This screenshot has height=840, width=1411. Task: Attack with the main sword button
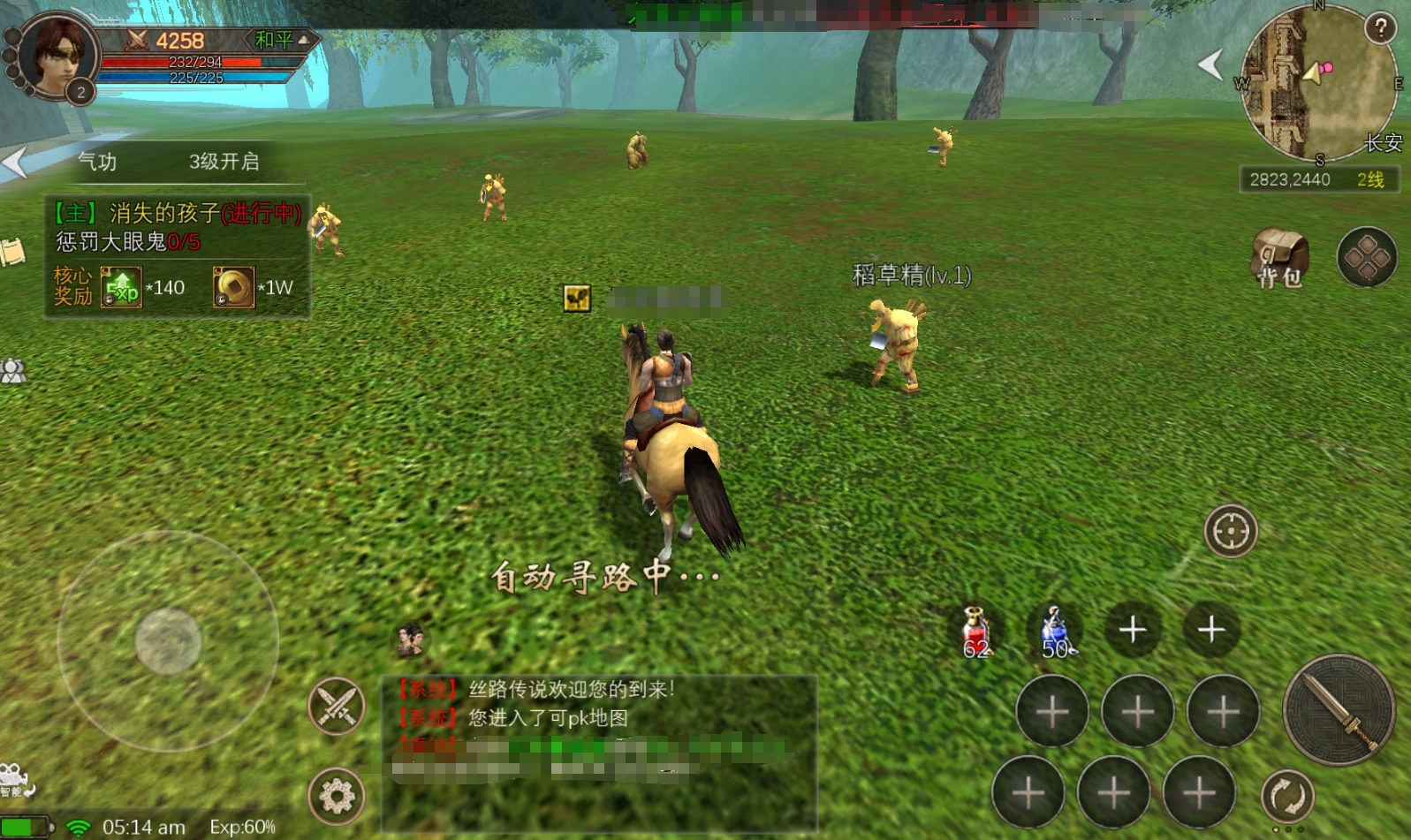tap(1338, 711)
